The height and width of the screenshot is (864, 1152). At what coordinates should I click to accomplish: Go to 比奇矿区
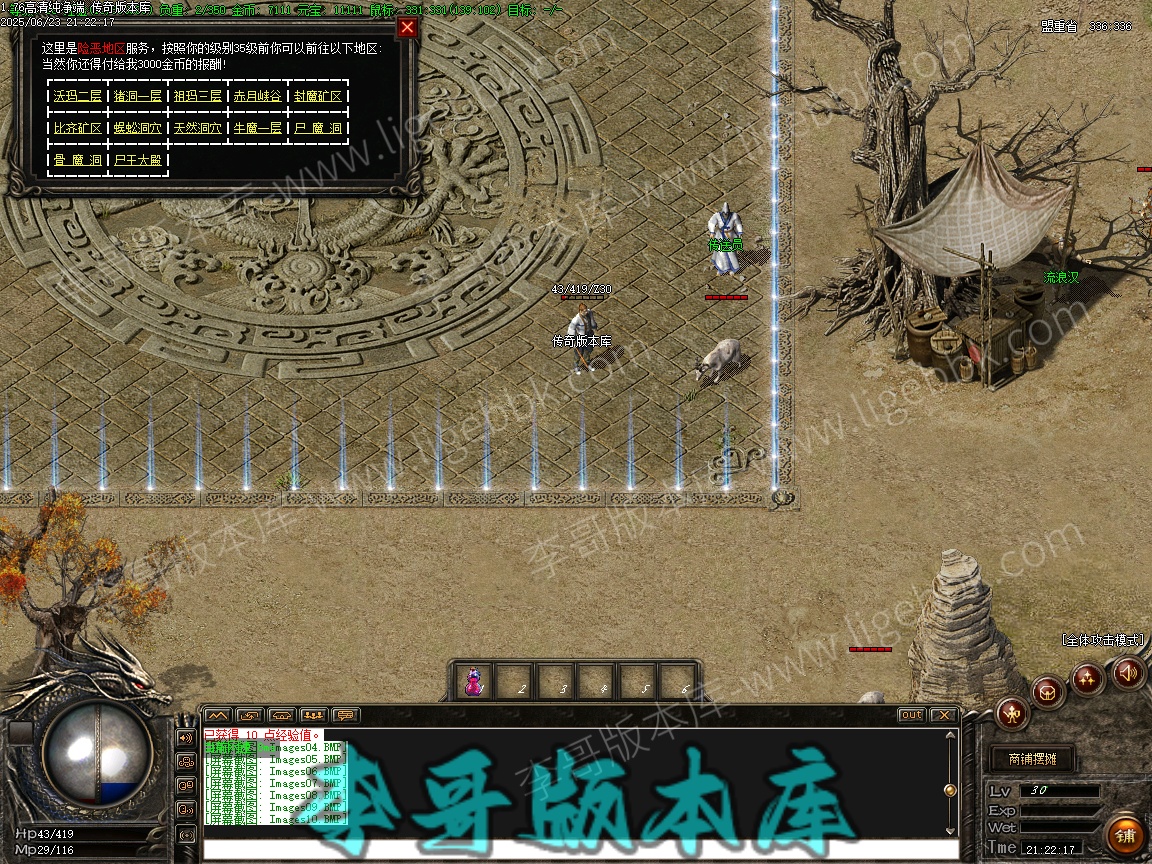click(78, 128)
